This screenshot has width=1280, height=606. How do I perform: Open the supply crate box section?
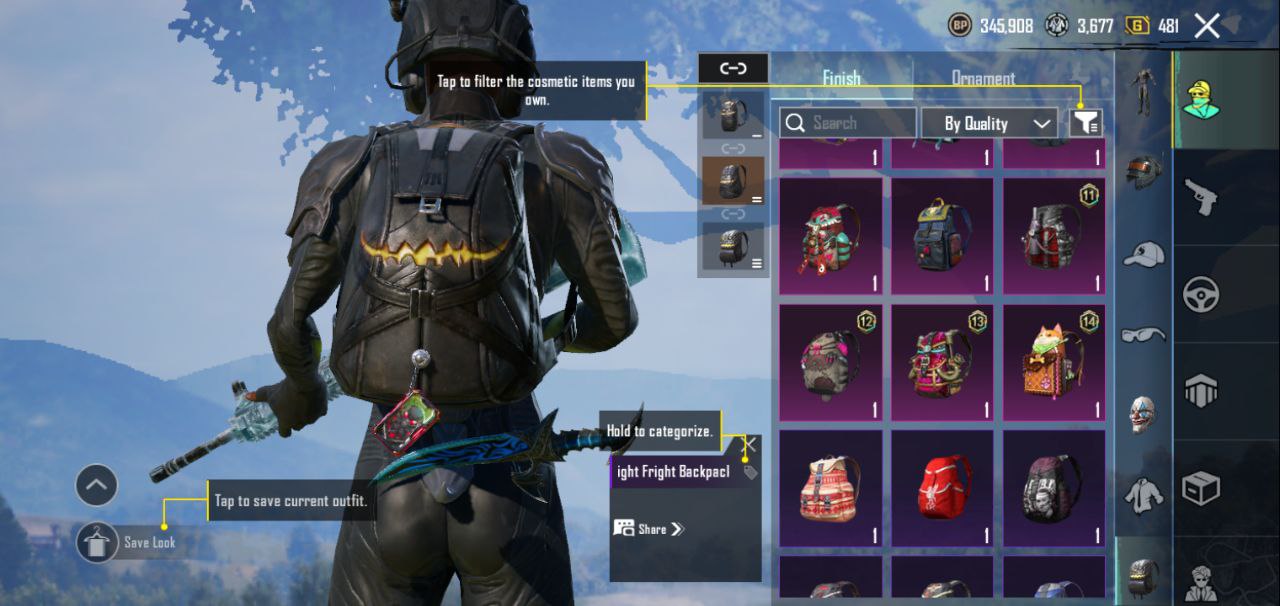point(1200,489)
